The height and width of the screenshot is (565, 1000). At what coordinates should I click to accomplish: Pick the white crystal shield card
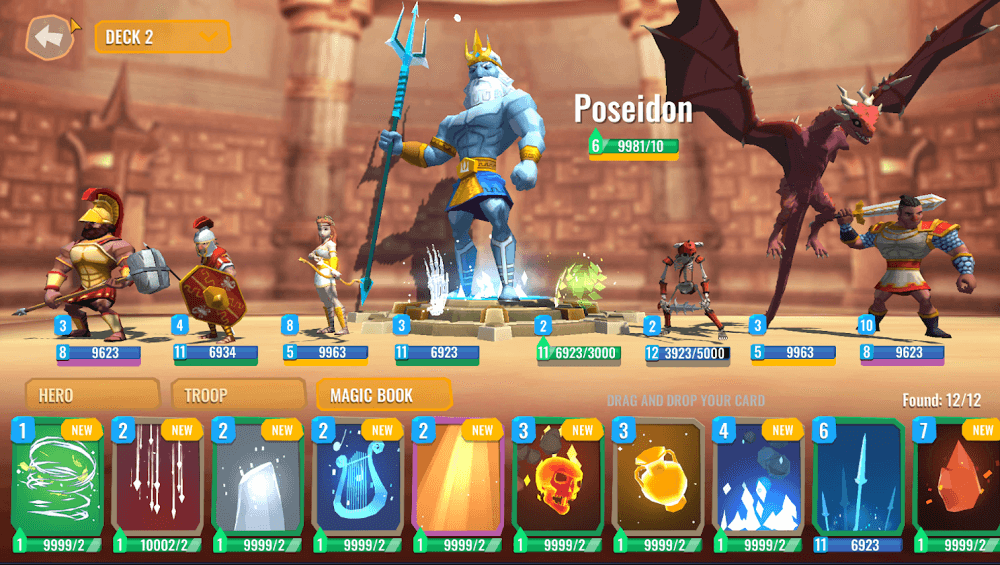257,485
